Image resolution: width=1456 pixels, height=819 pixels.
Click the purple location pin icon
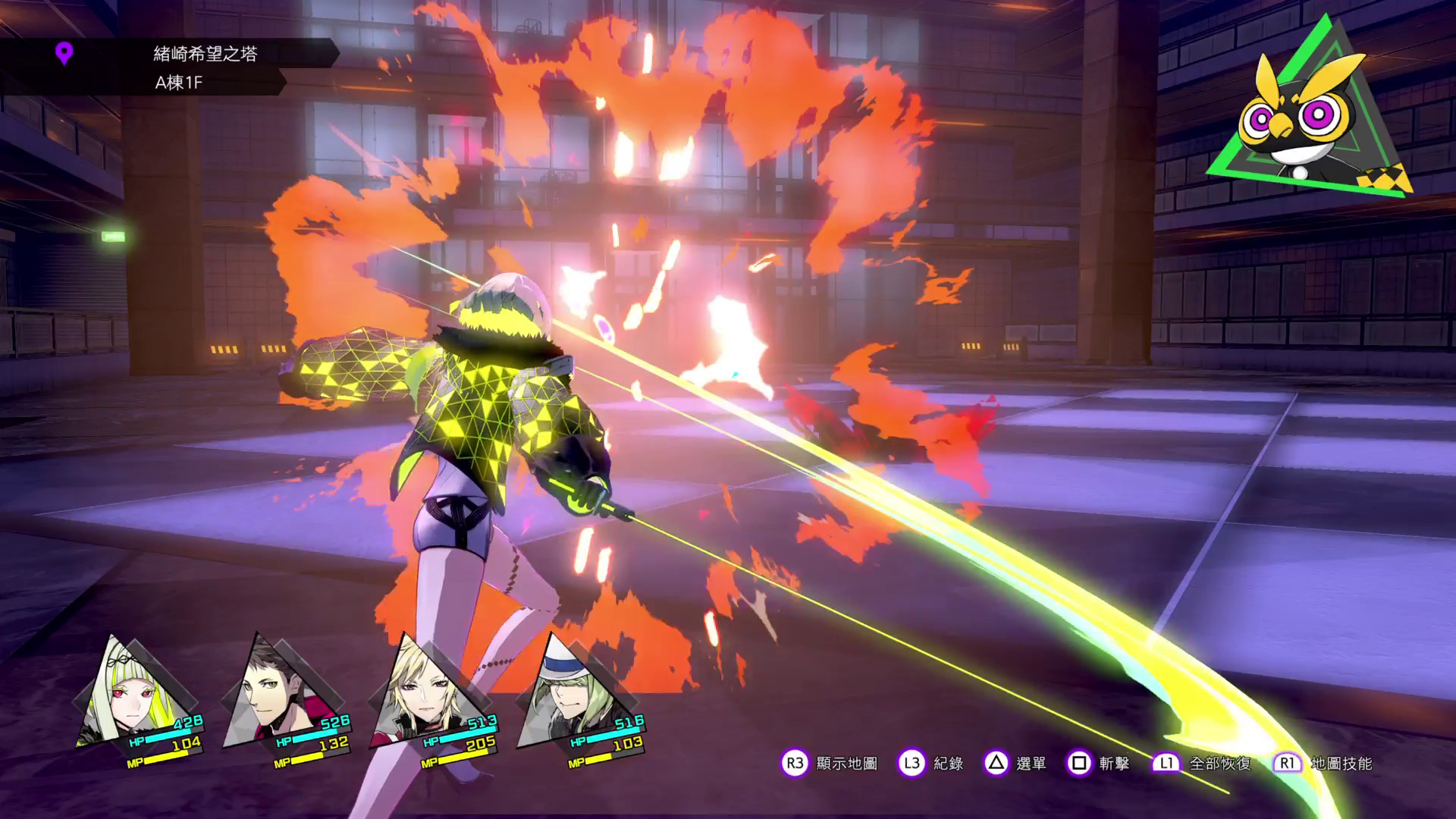tap(64, 54)
